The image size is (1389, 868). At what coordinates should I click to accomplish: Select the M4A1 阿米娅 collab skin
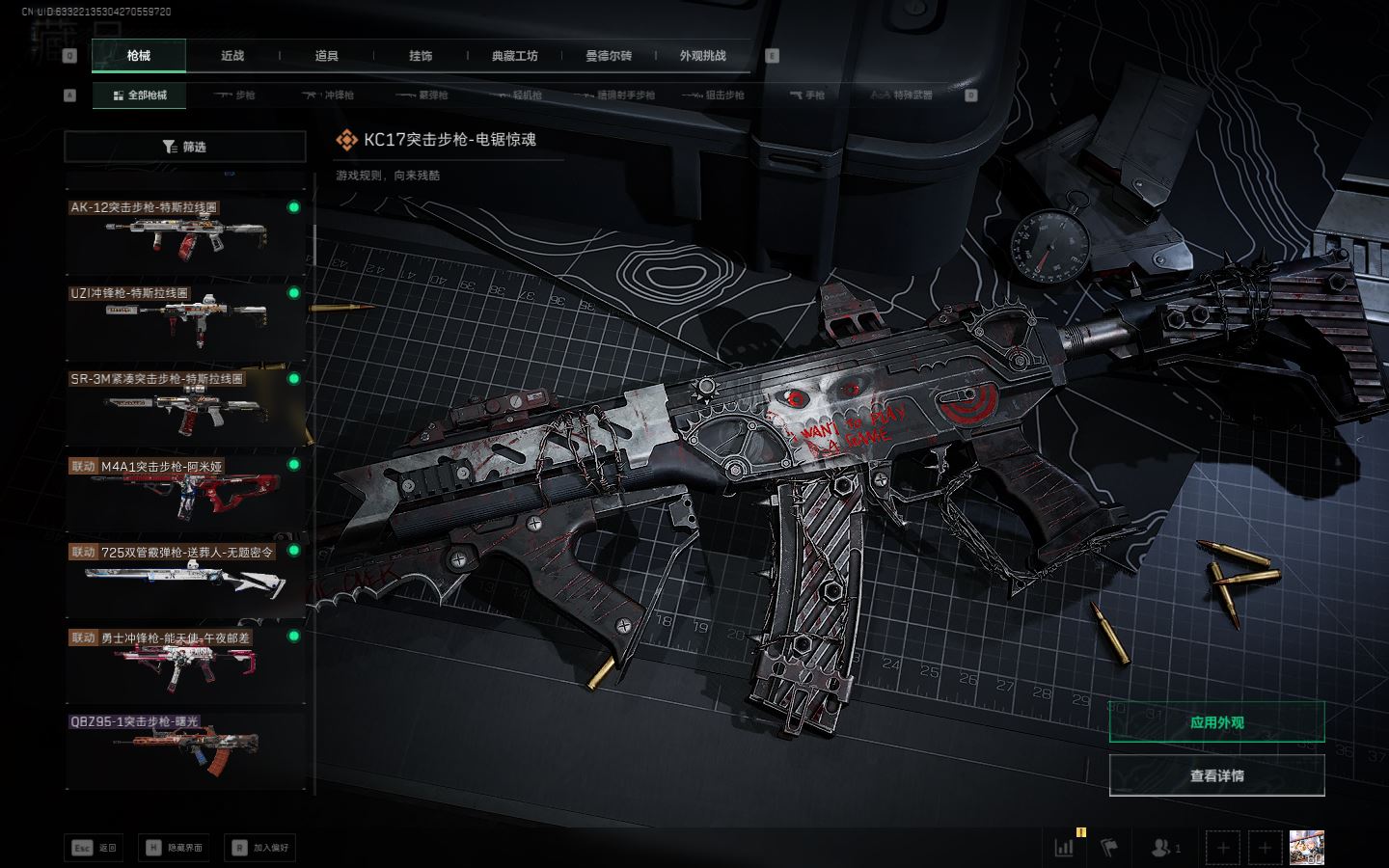pyautogui.click(x=184, y=493)
